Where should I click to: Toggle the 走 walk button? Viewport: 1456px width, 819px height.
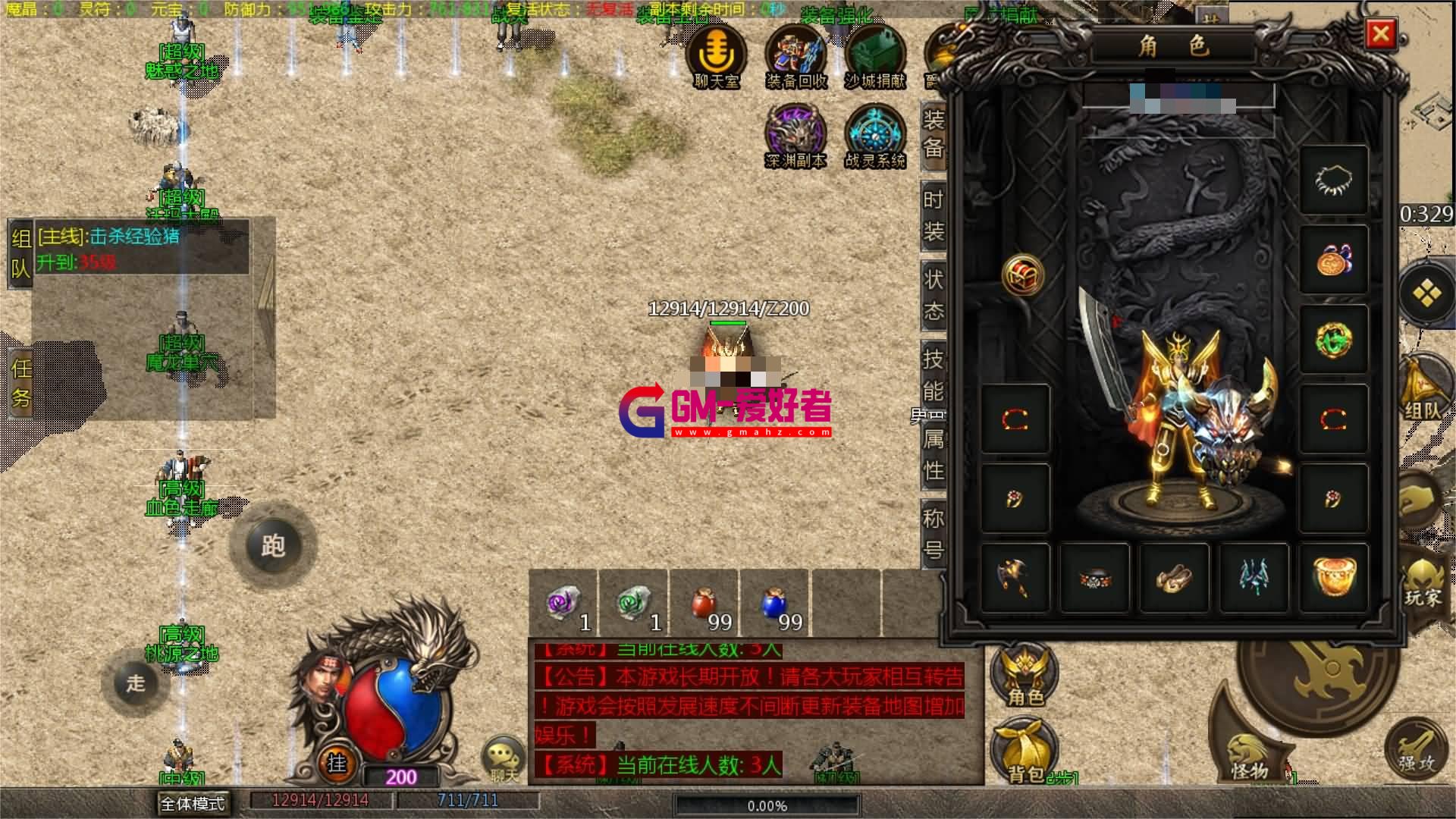[136, 682]
